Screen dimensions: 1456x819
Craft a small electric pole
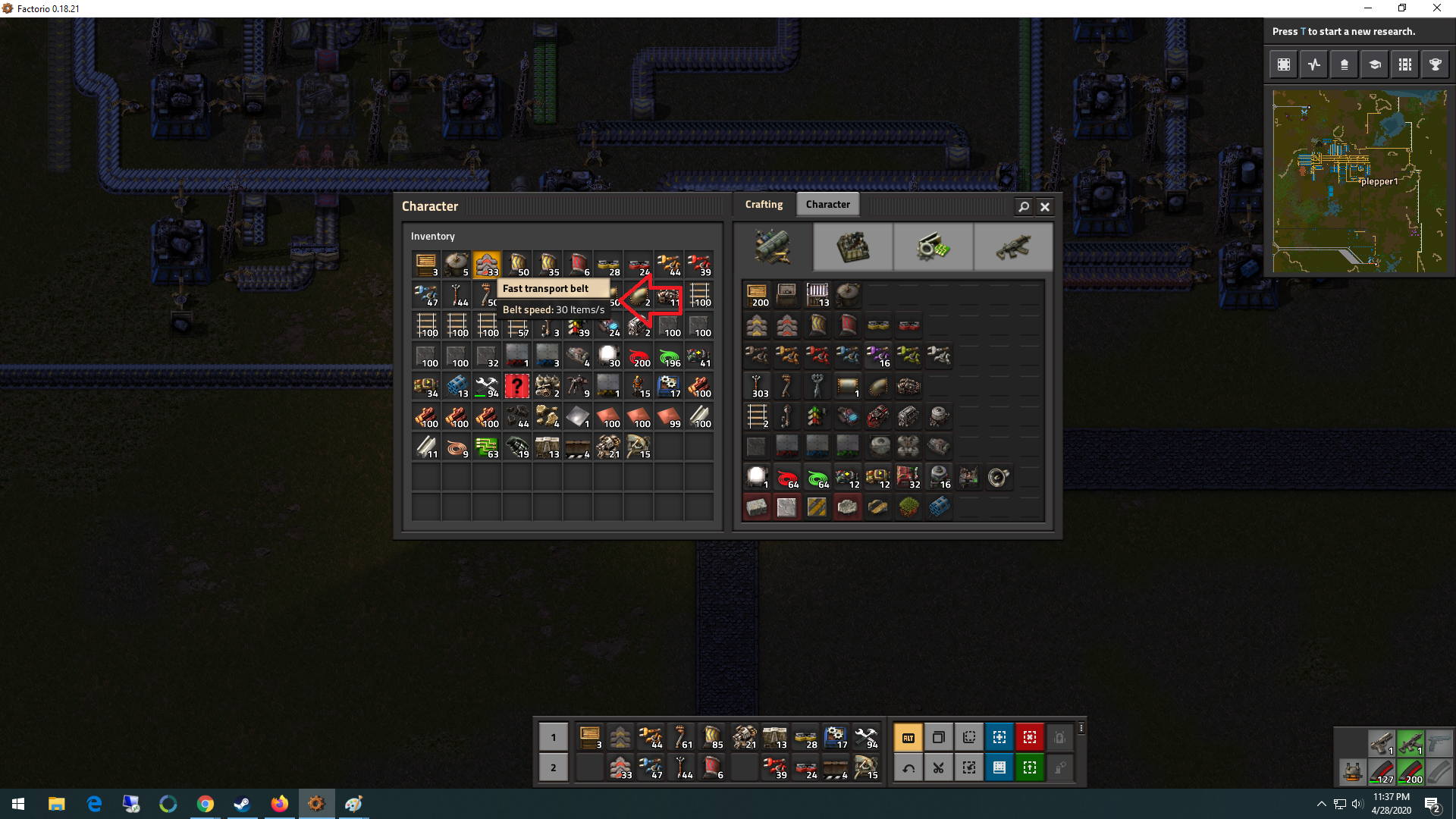coord(756,386)
